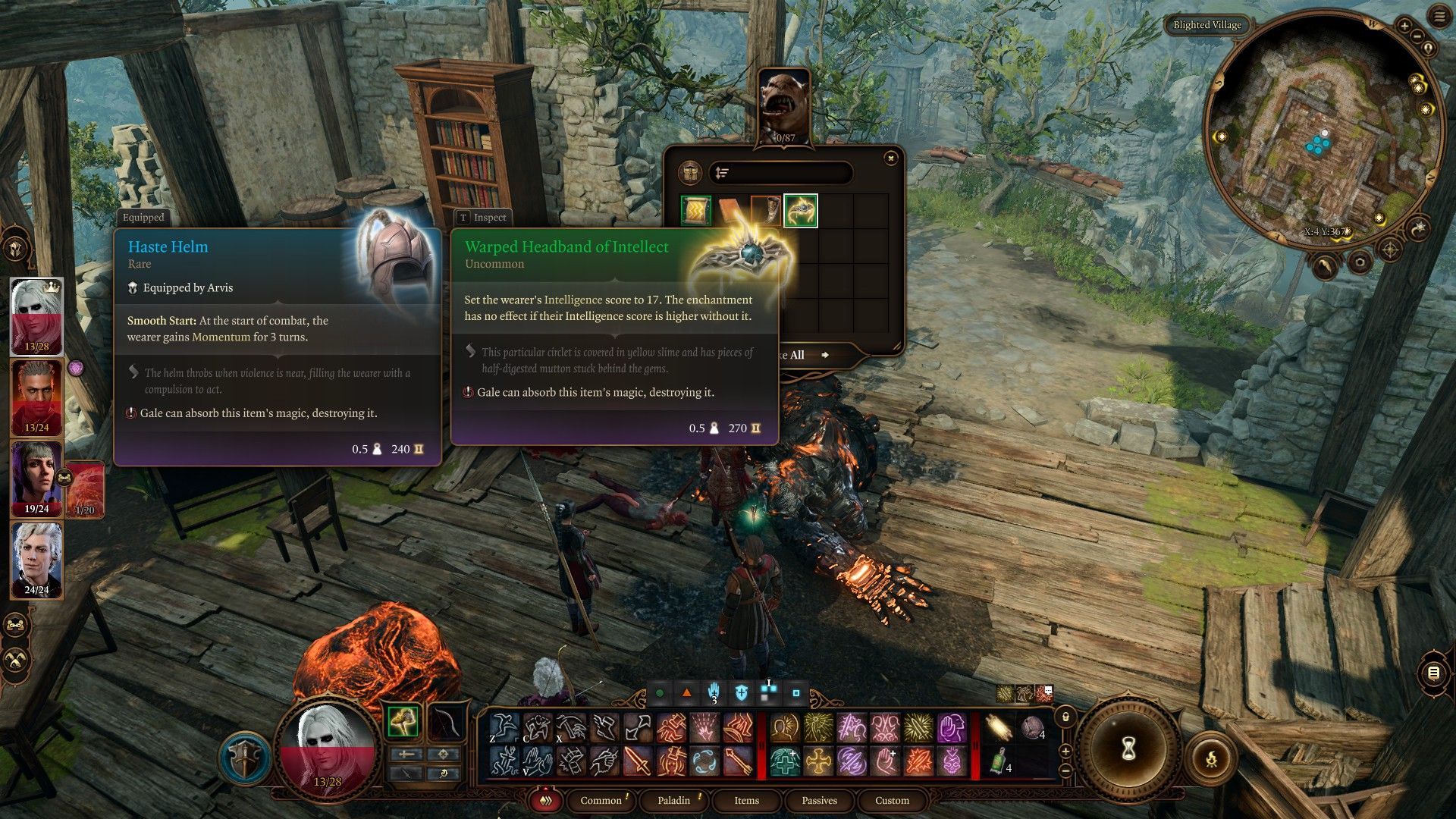Choose the bottom party portrait with 24/24 health

click(36, 560)
